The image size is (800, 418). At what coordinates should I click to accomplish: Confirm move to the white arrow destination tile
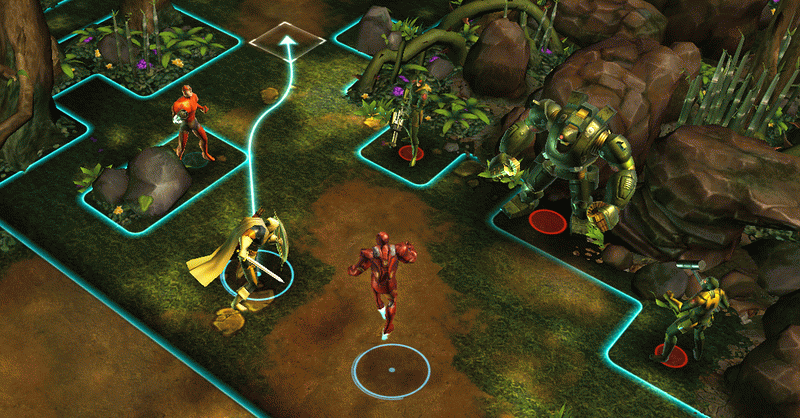click(x=287, y=42)
